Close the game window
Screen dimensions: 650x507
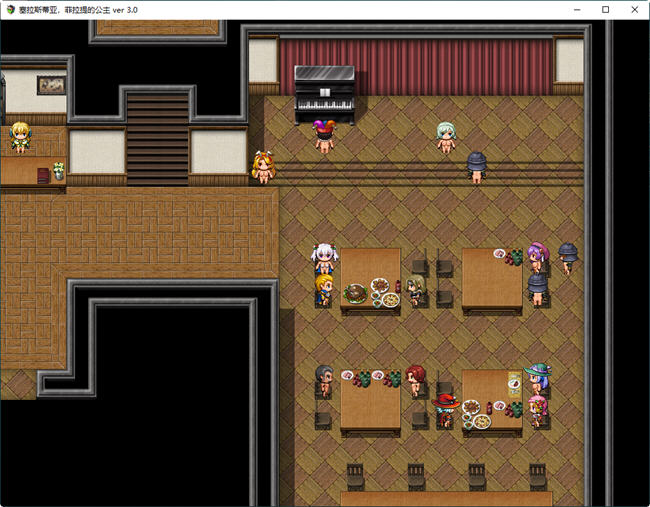(x=632, y=9)
